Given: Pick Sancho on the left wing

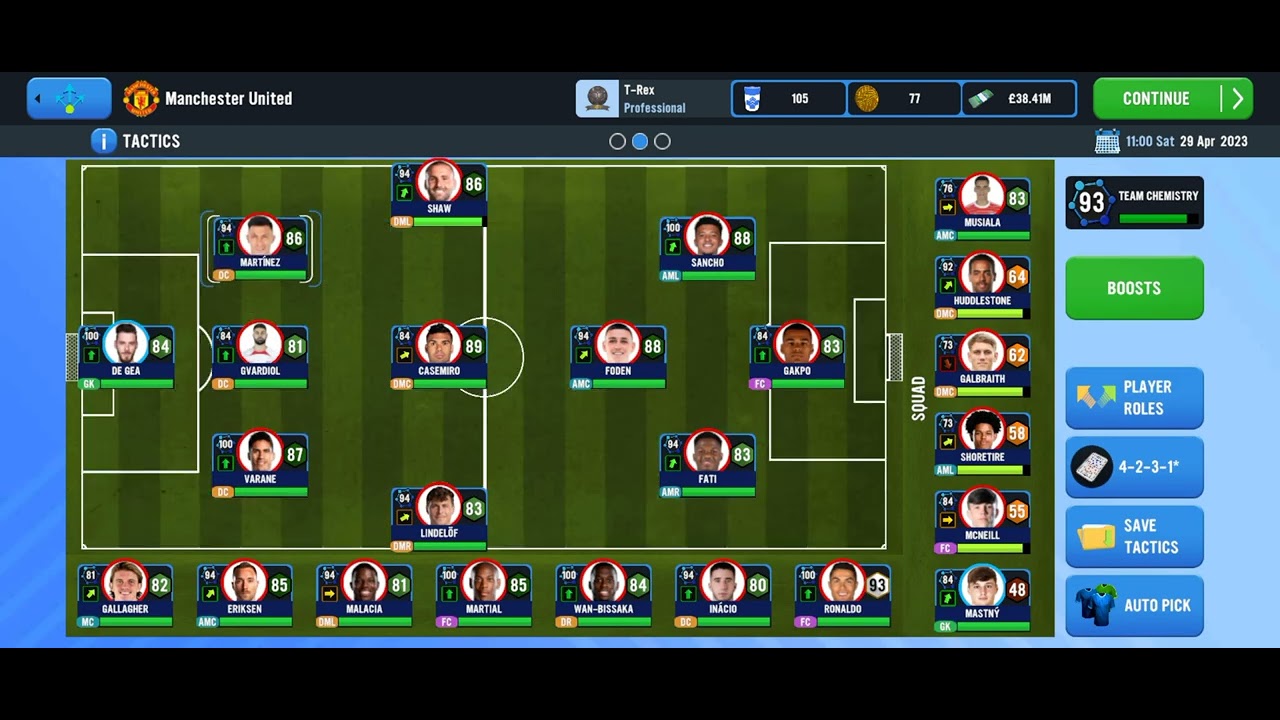Looking at the screenshot, I should 707,247.
